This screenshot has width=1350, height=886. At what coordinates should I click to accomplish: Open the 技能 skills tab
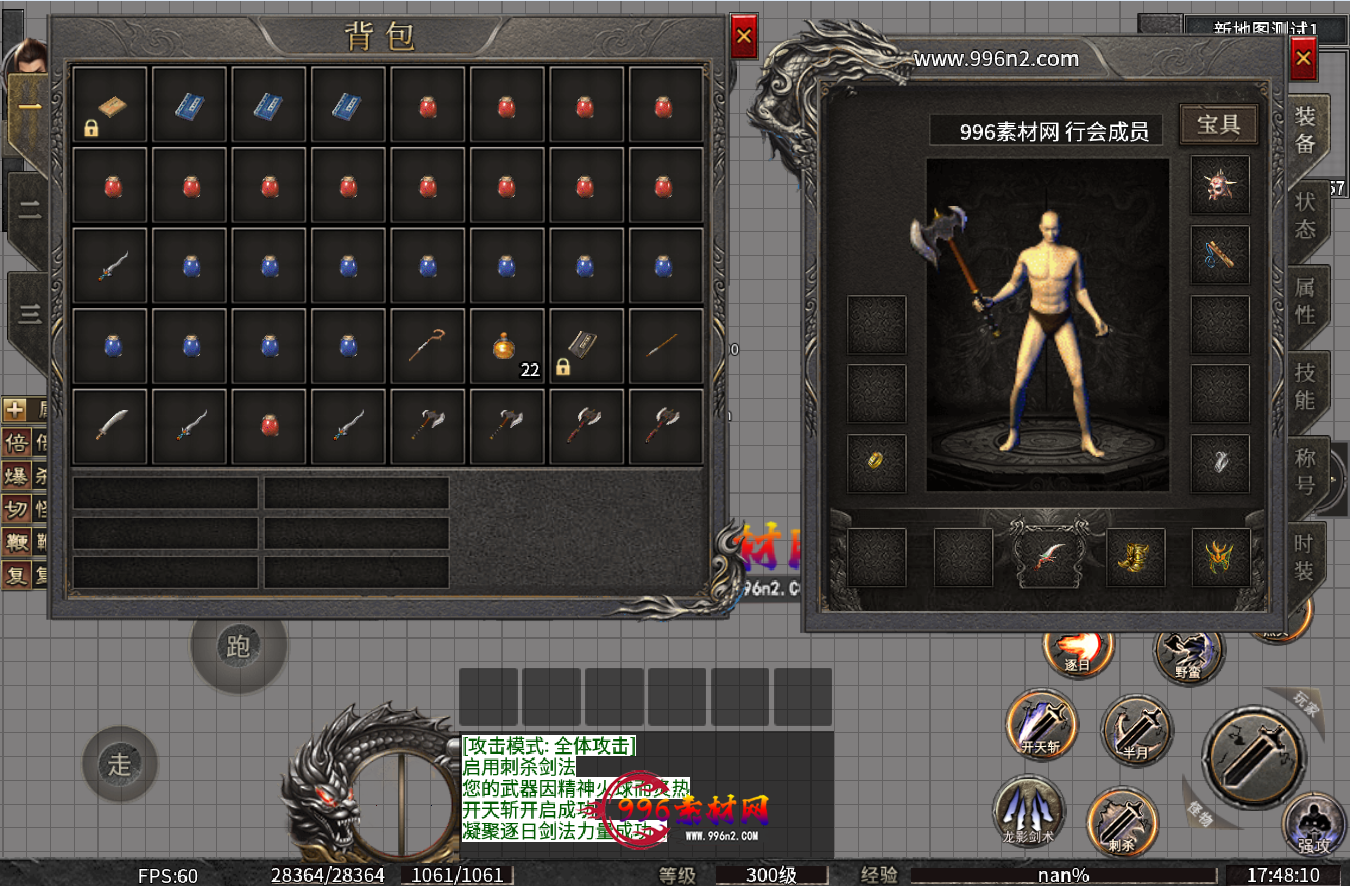[x=1305, y=385]
